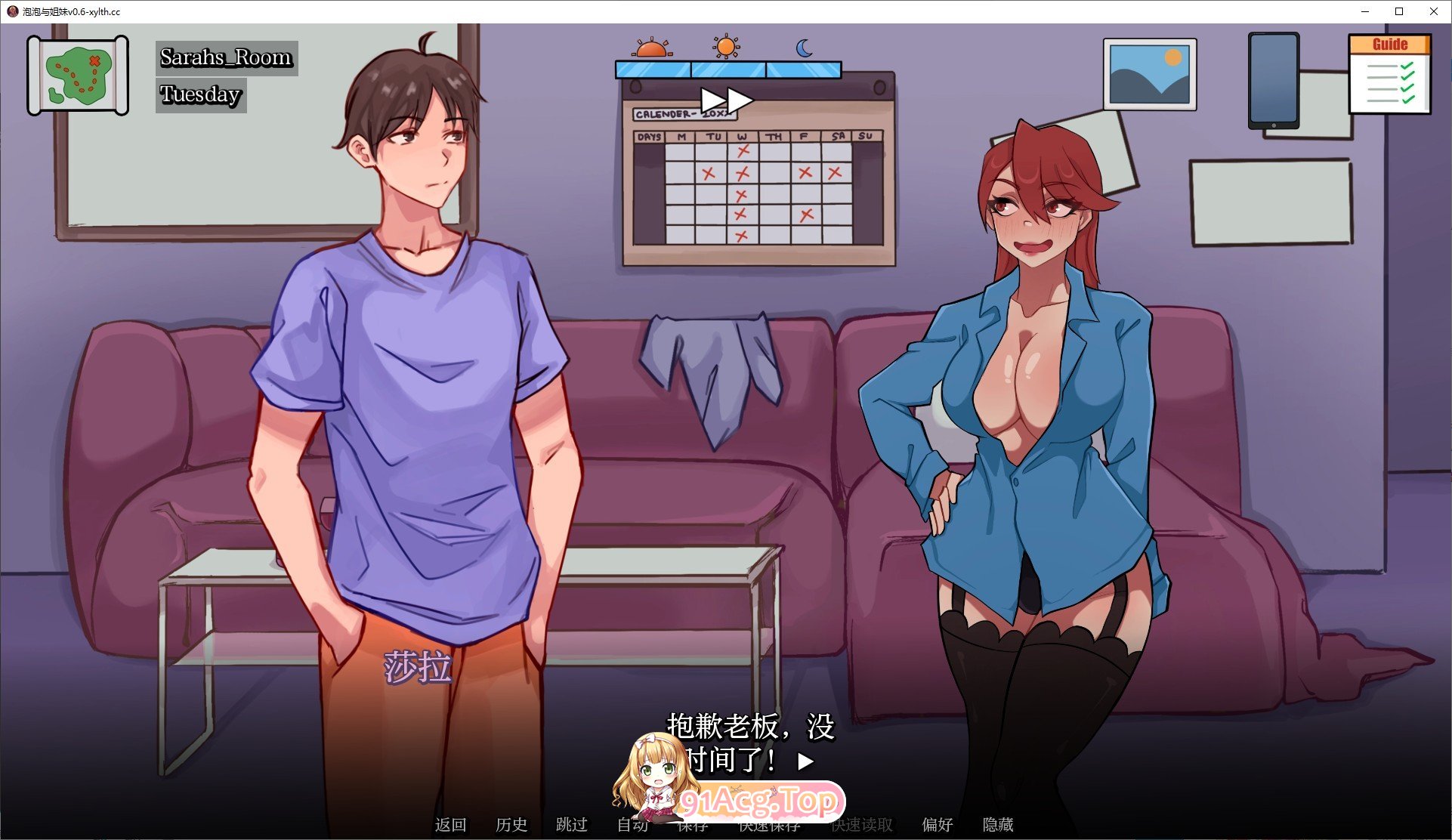Click the blue time progress bar
1452x840 pixels.
coord(727,70)
